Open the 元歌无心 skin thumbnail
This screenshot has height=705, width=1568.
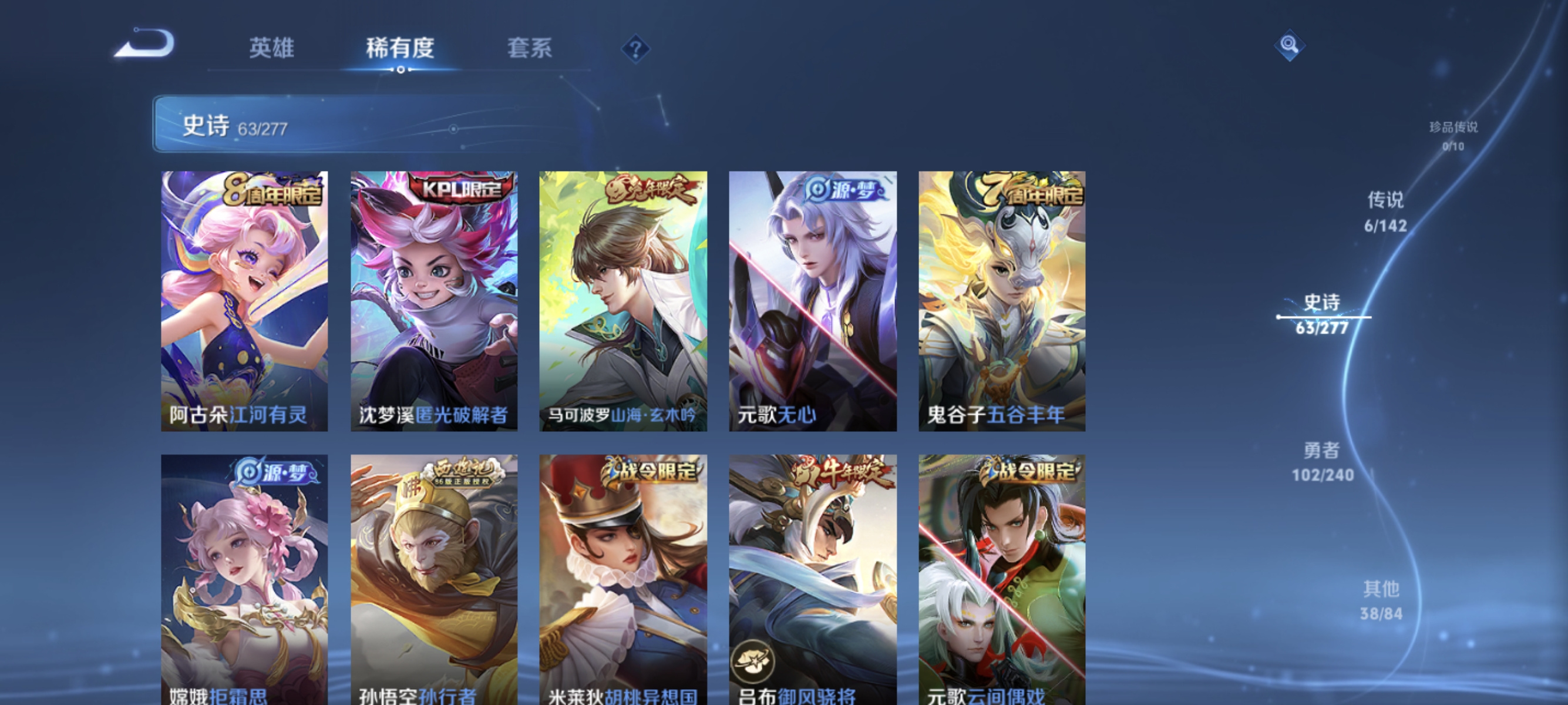coord(812,303)
